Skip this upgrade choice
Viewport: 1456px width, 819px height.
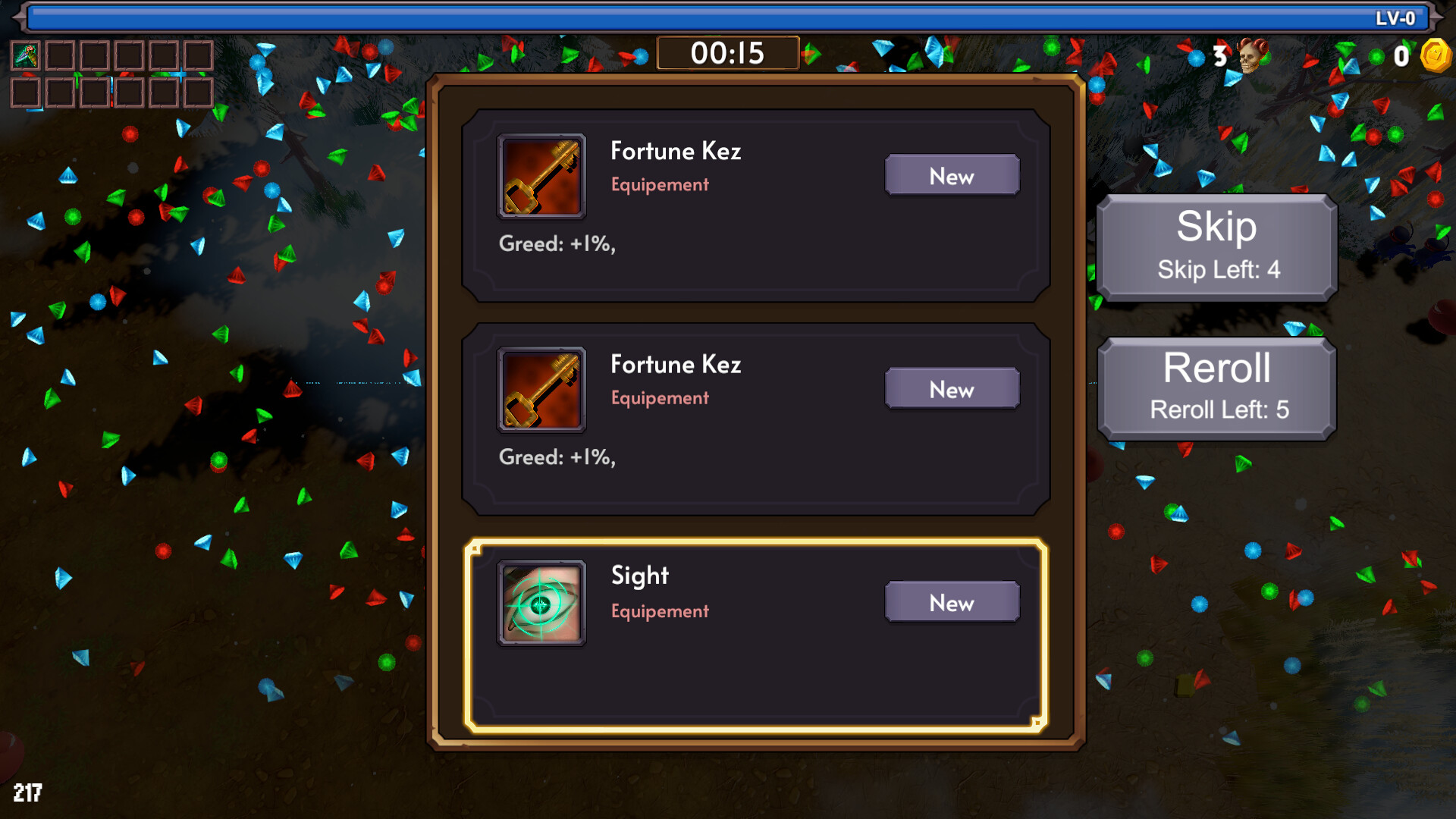click(1216, 246)
